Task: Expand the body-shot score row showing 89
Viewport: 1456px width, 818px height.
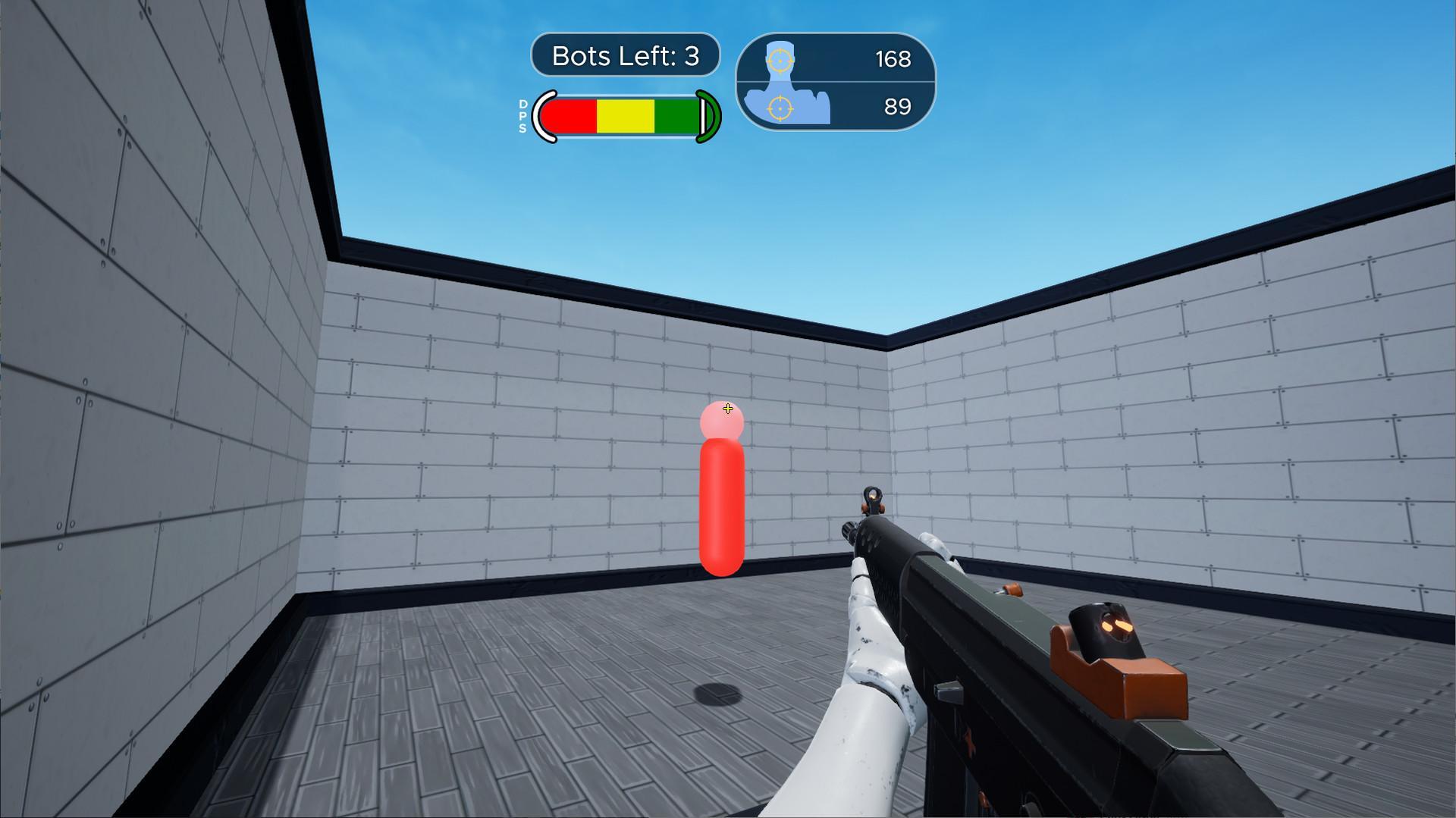Action: 834,108
